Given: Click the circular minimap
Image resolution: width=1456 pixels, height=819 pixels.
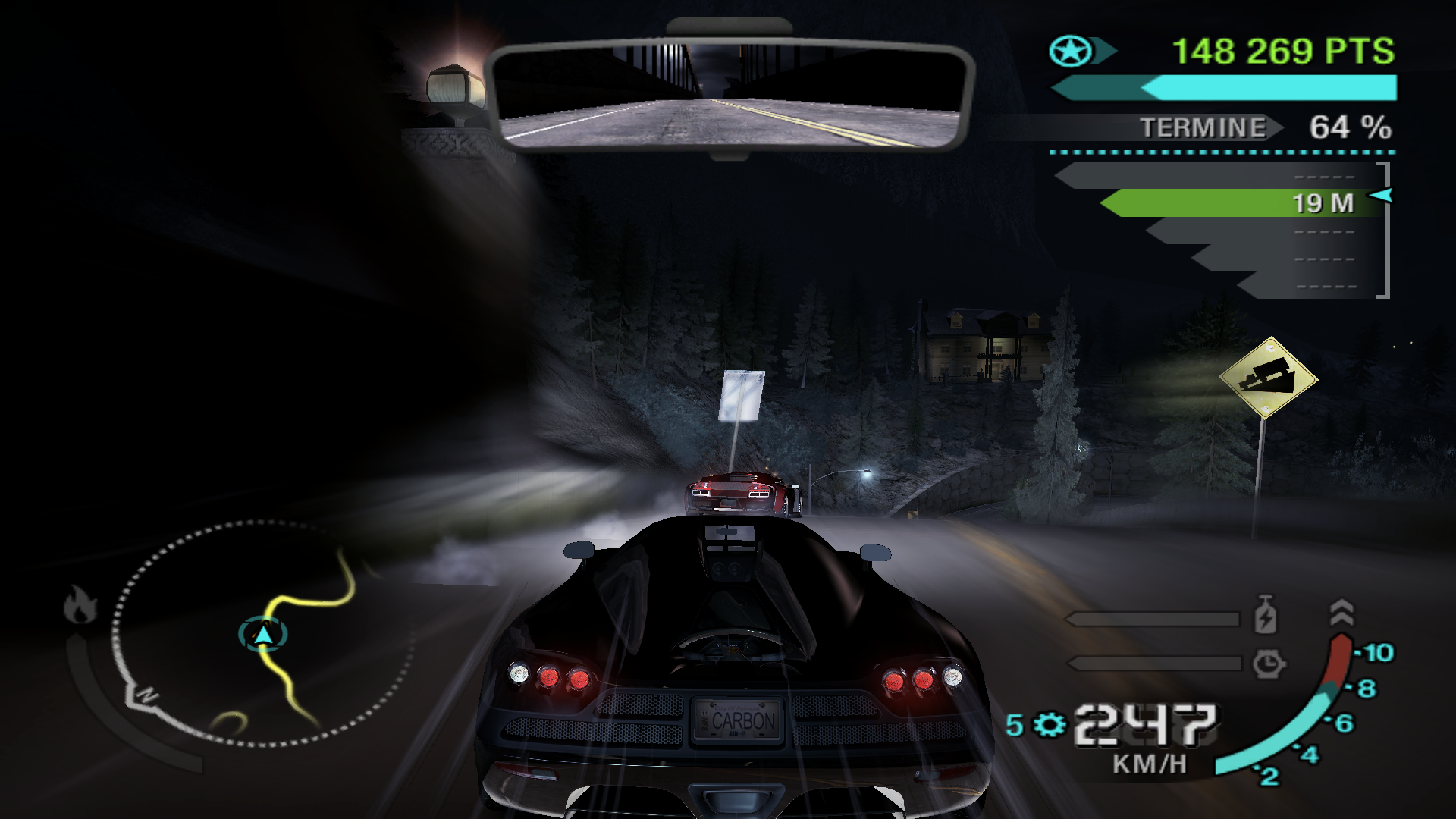Looking at the screenshot, I should [262, 633].
